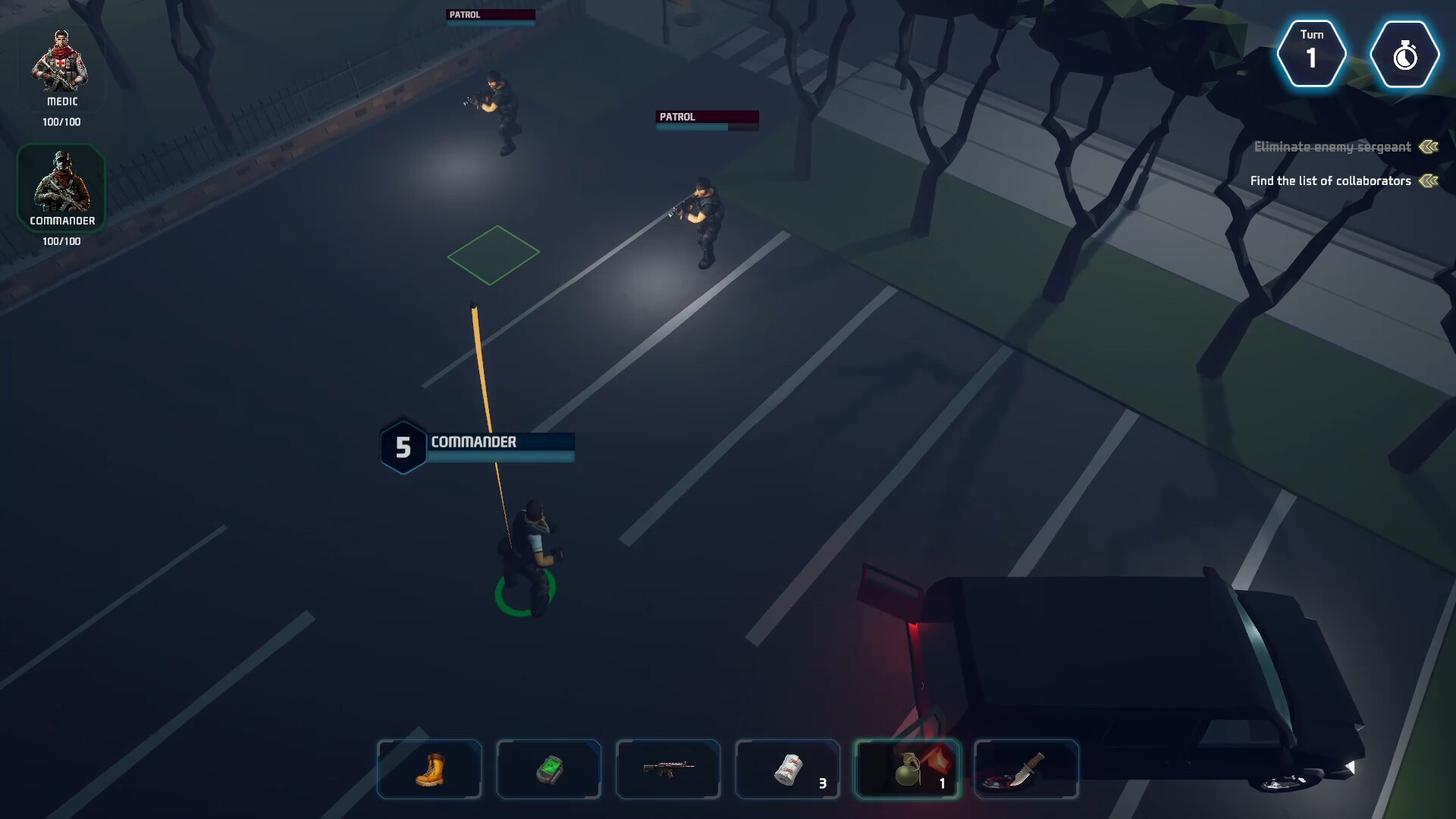Deselect the highlighted green movement tile
Screen dimensions: 1456x819
[x=492, y=256]
